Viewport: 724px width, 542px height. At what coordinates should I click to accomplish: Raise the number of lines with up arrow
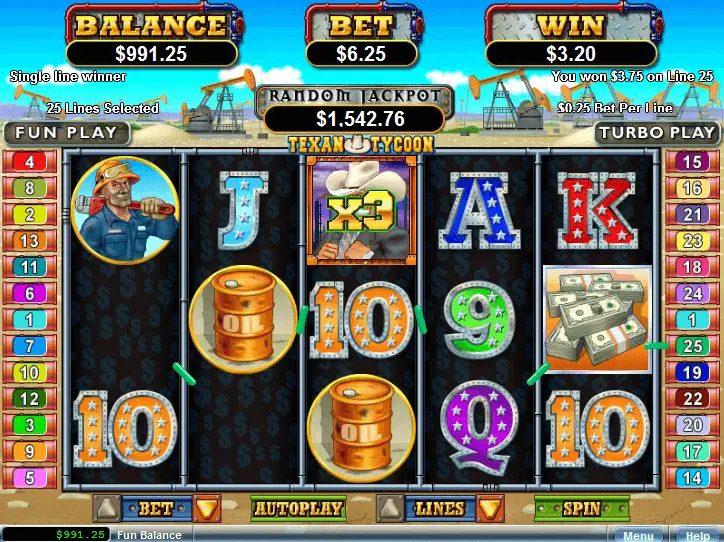coord(390,509)
